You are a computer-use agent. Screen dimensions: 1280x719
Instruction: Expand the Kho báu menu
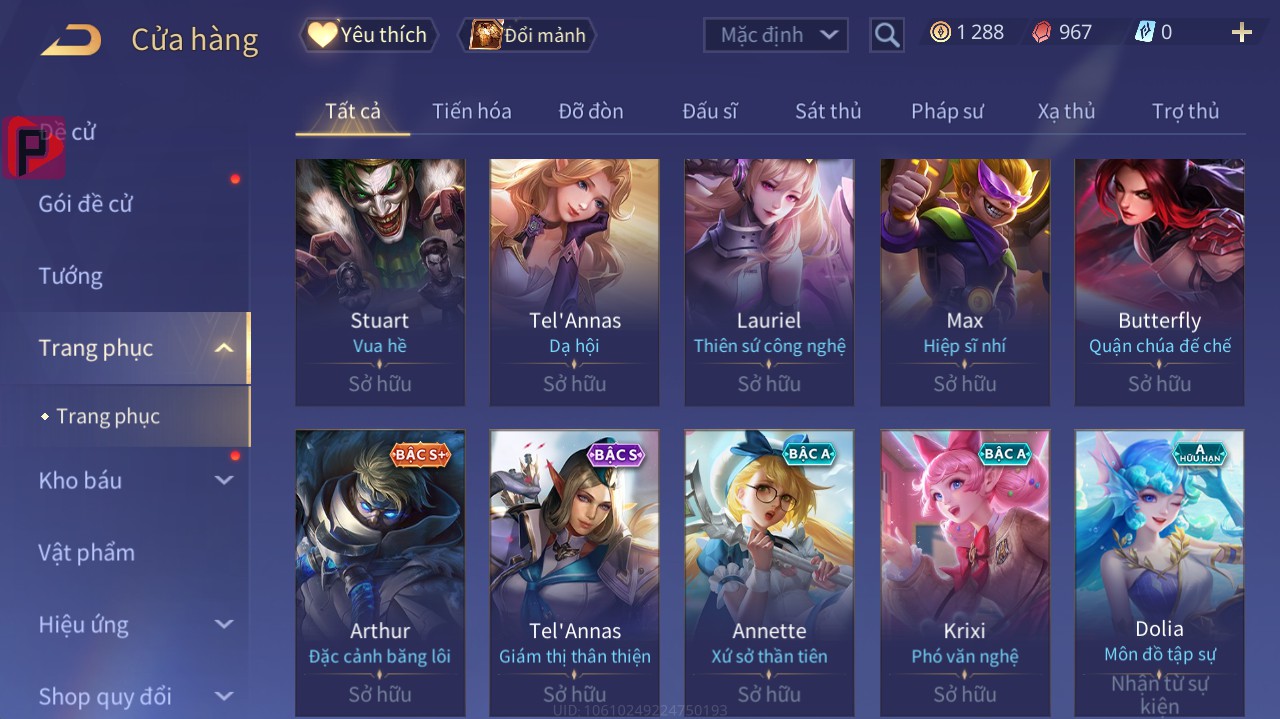click(135, 481)
